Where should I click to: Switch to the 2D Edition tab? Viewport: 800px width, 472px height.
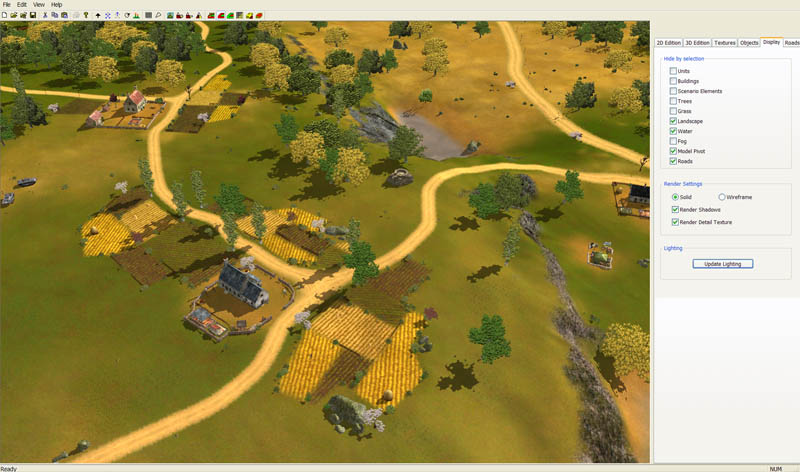tap(668, 43)
